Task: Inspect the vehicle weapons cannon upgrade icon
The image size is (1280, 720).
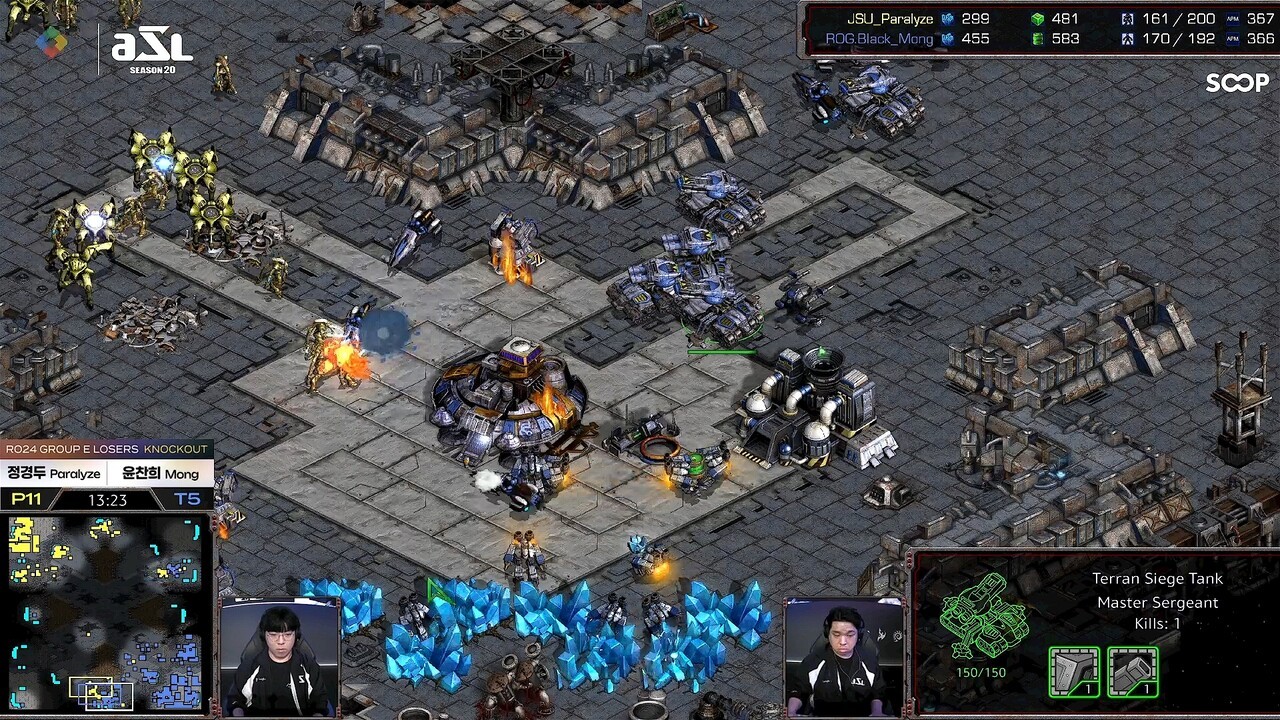Action: click(x=1133, y=671)
